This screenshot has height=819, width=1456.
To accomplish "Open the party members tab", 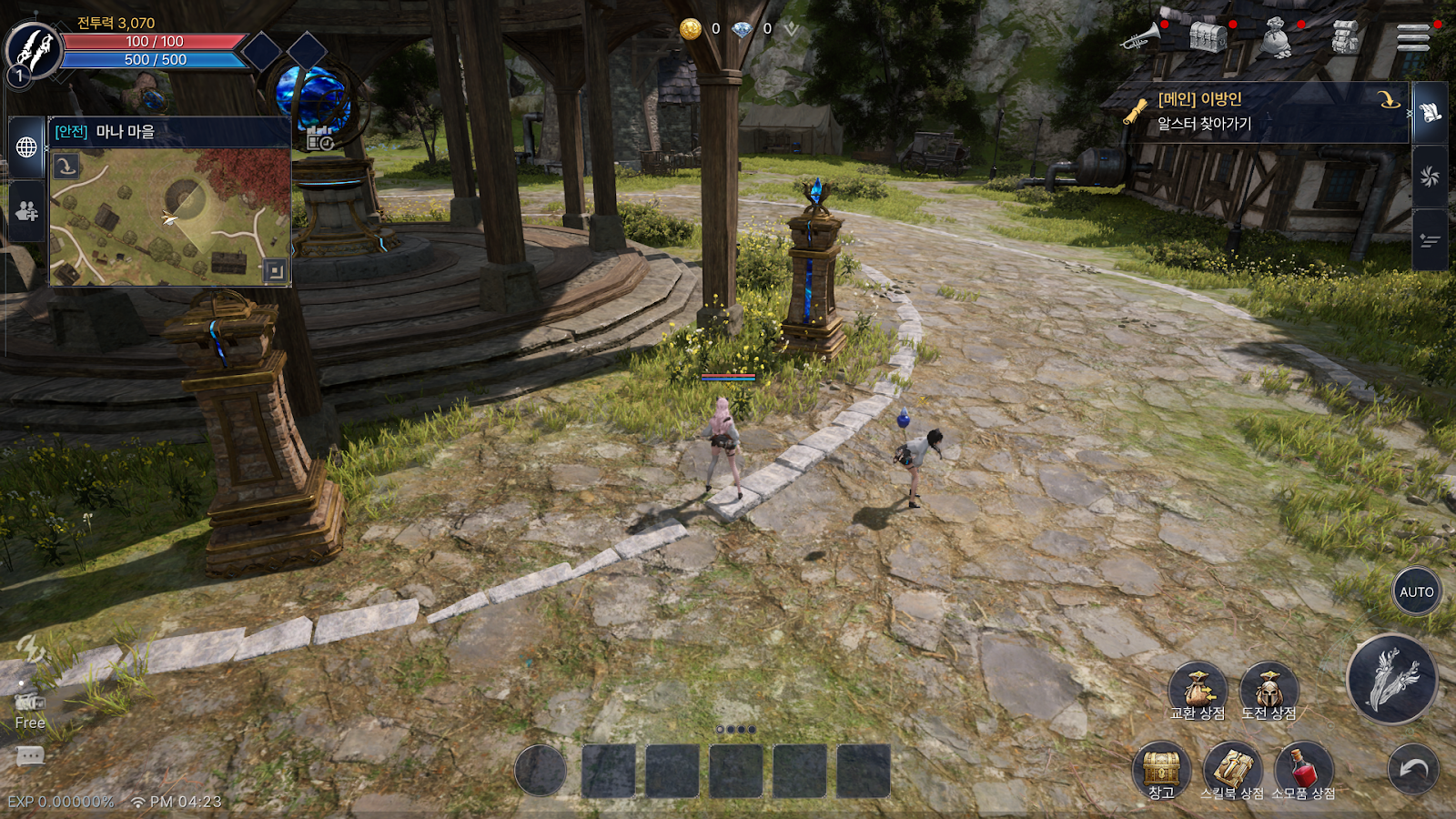I will (26, 211).
